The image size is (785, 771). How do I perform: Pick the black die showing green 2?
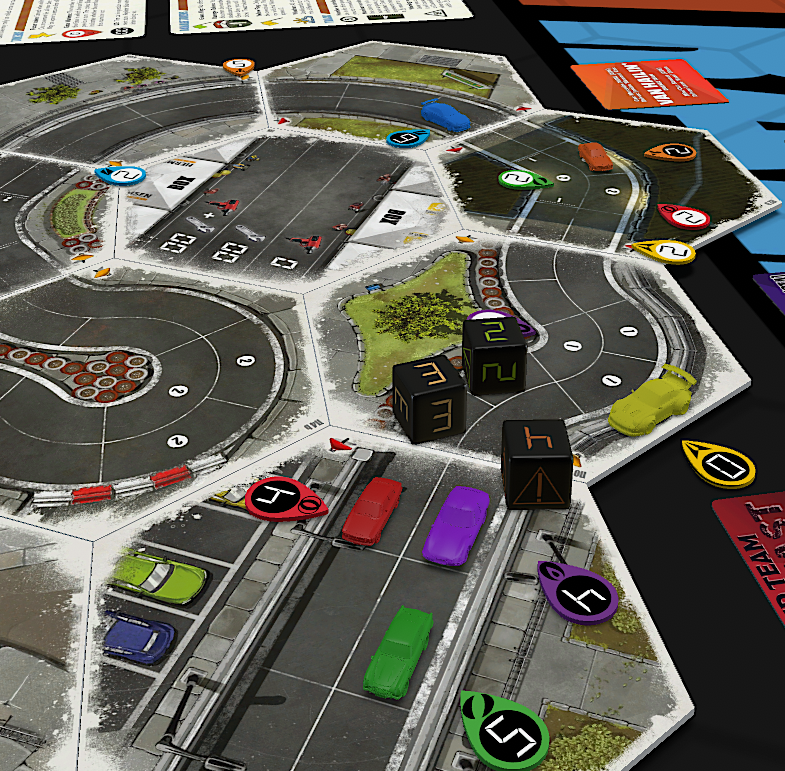point(495,356)
